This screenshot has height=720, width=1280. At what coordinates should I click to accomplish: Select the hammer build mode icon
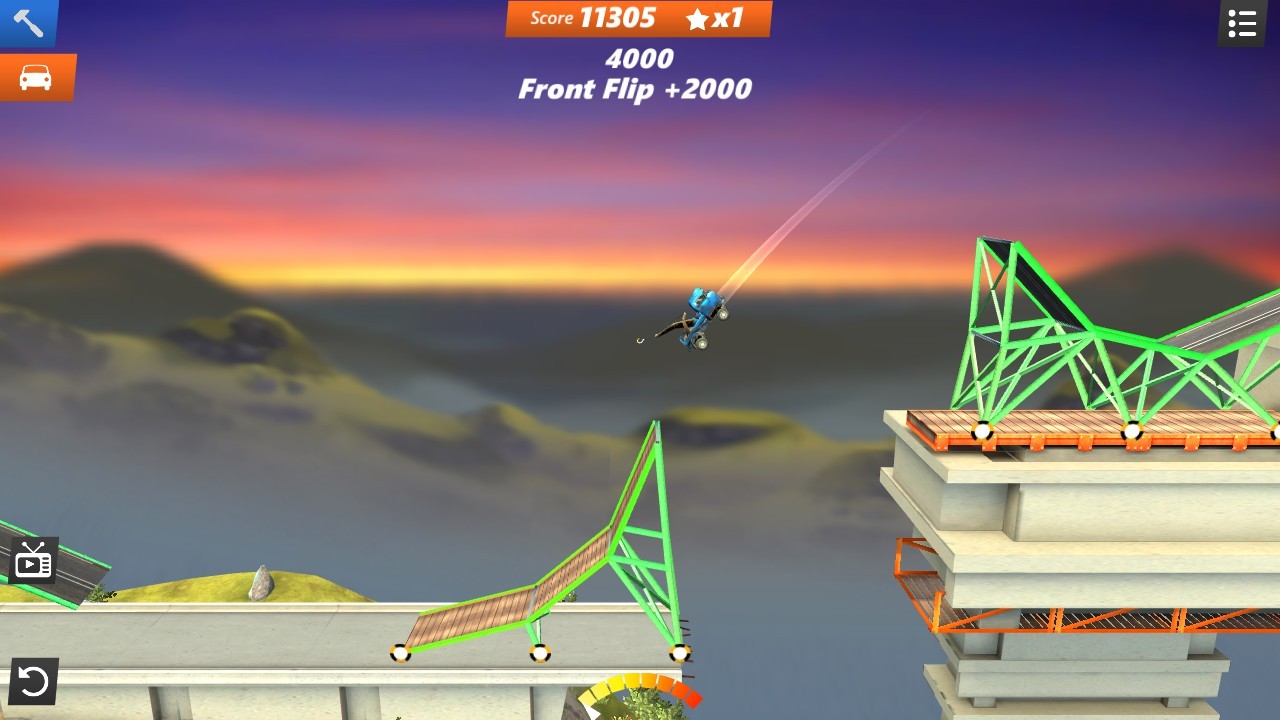[x=27, y=21]
